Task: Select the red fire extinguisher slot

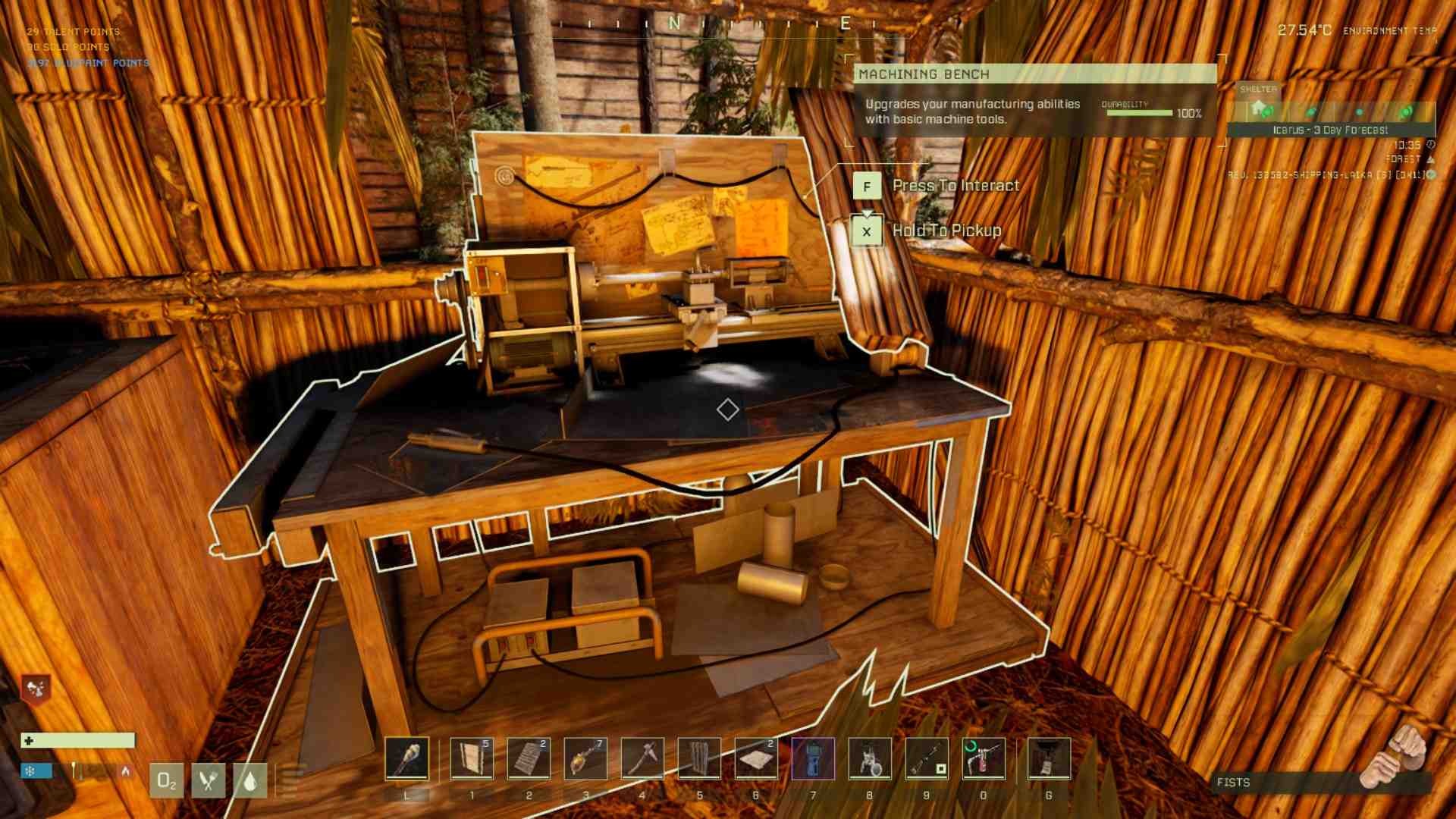Action: 984,758
